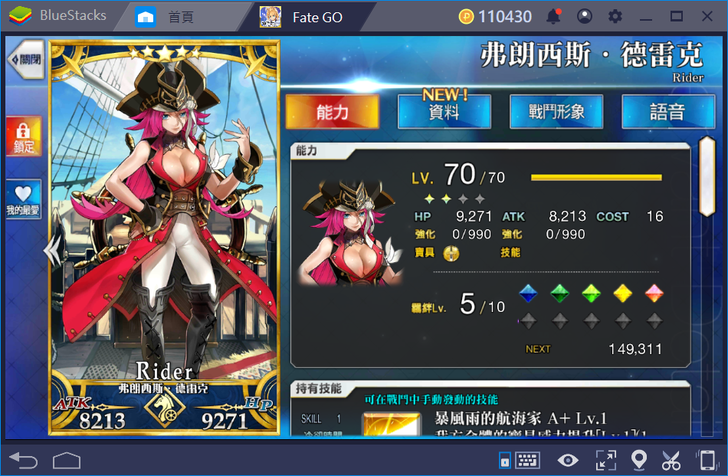Click the Android home button
Viewport: 728px width, 476px height.
[x=66, y=460]
